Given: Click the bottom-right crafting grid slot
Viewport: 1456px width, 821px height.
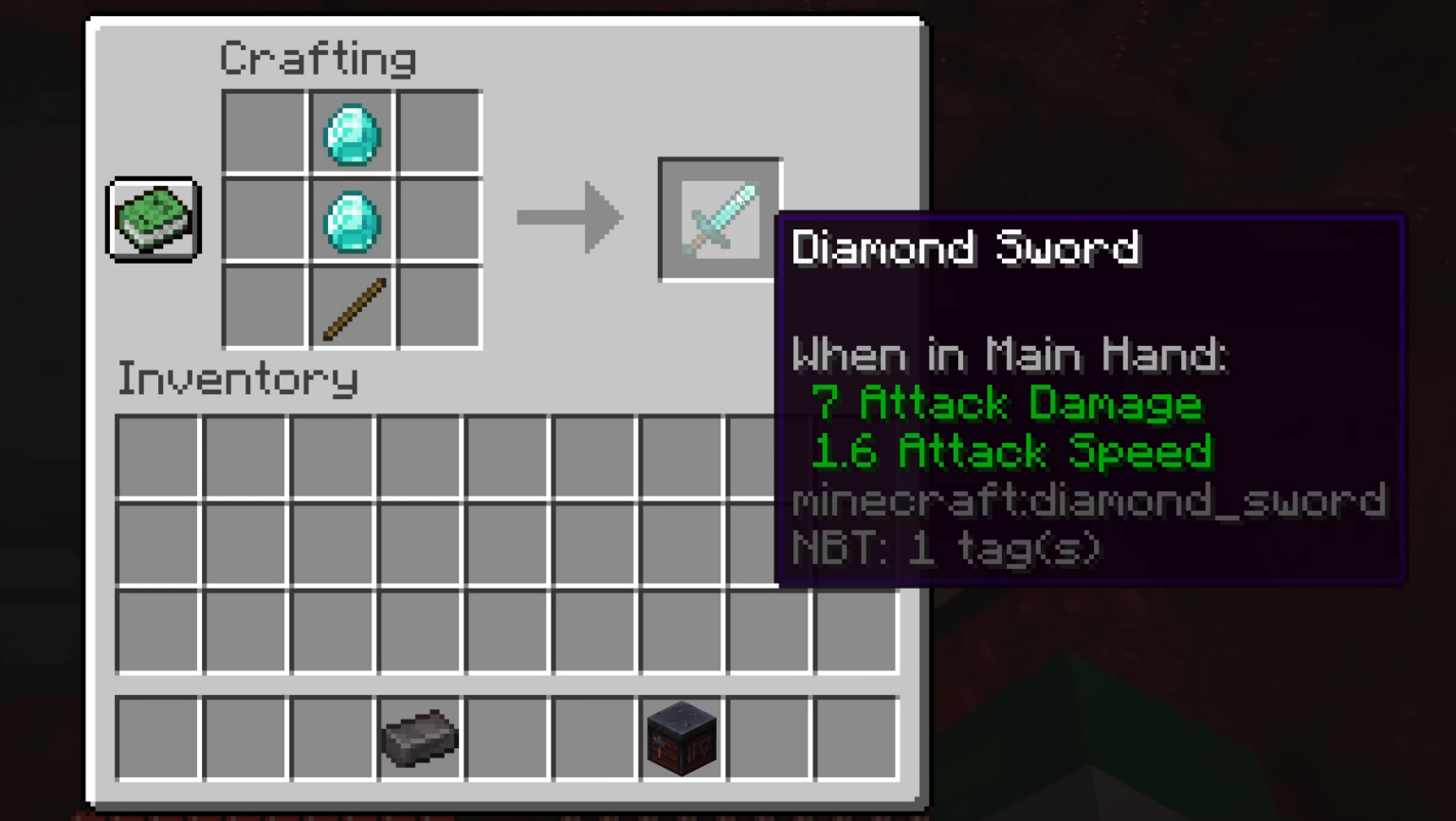Looking at the screenshot, I should coord(438,307).
